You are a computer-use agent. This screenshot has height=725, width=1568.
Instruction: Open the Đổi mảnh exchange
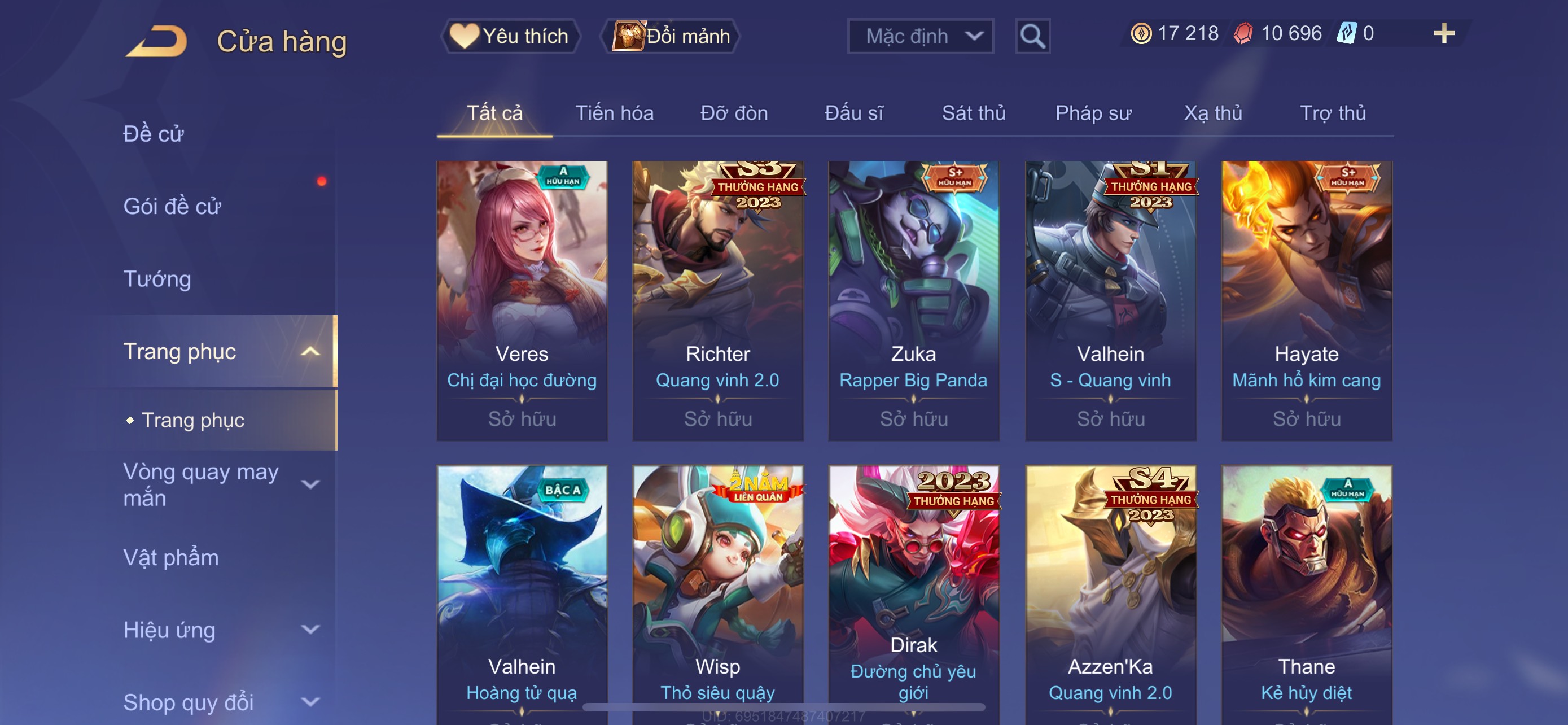click(671, 37)
